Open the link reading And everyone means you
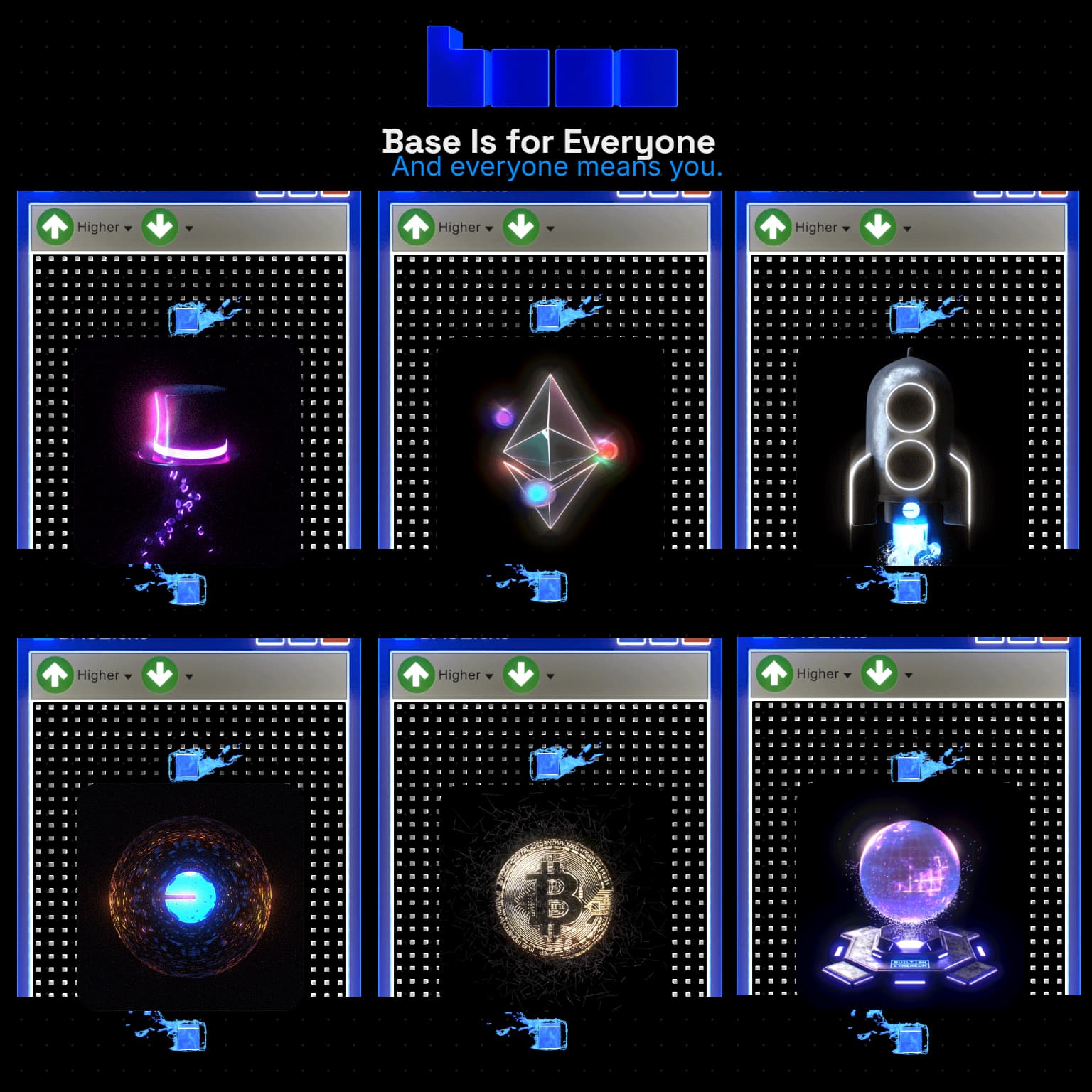This screenshot has height=1092, width=1092. point(557,167)
